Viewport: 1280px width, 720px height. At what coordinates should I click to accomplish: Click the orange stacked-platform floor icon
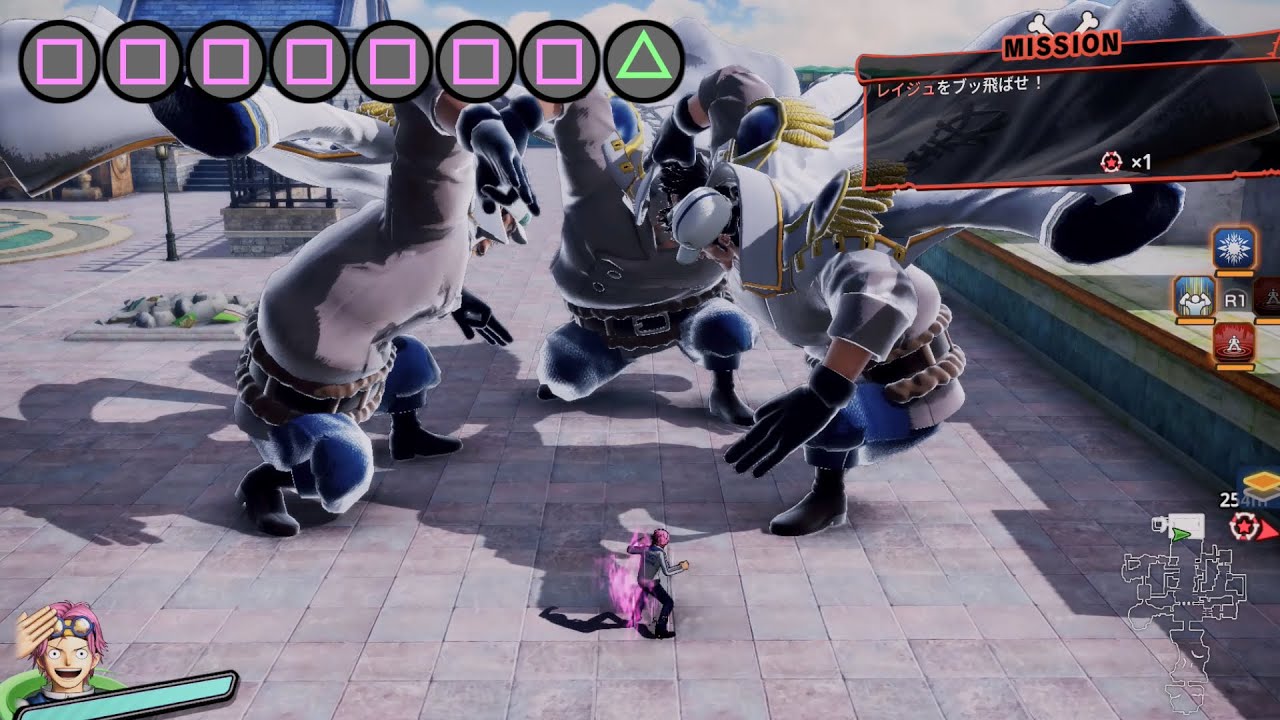(1261, 483)
